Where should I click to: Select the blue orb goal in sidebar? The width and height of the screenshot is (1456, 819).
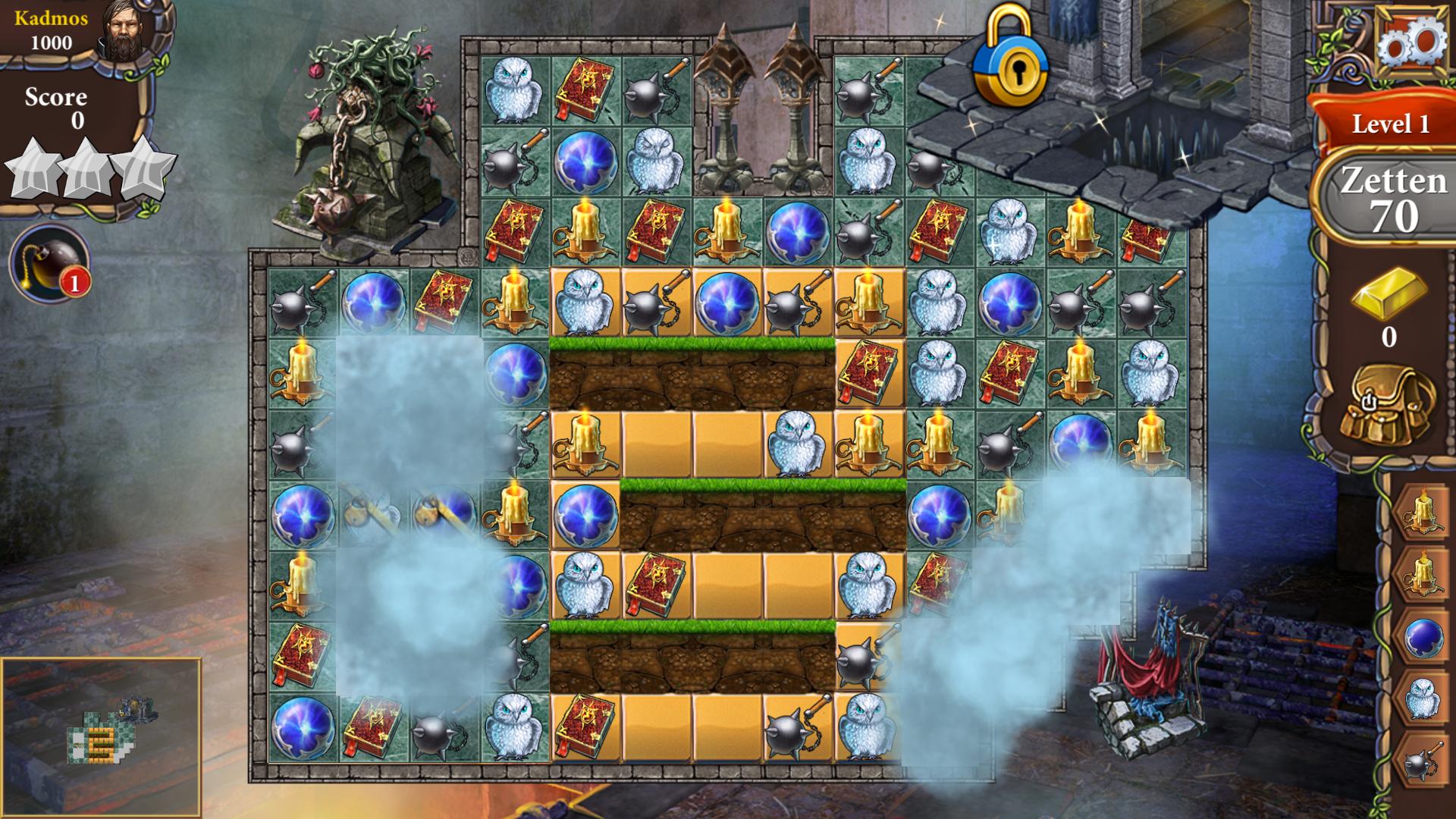click(1423, 637)
